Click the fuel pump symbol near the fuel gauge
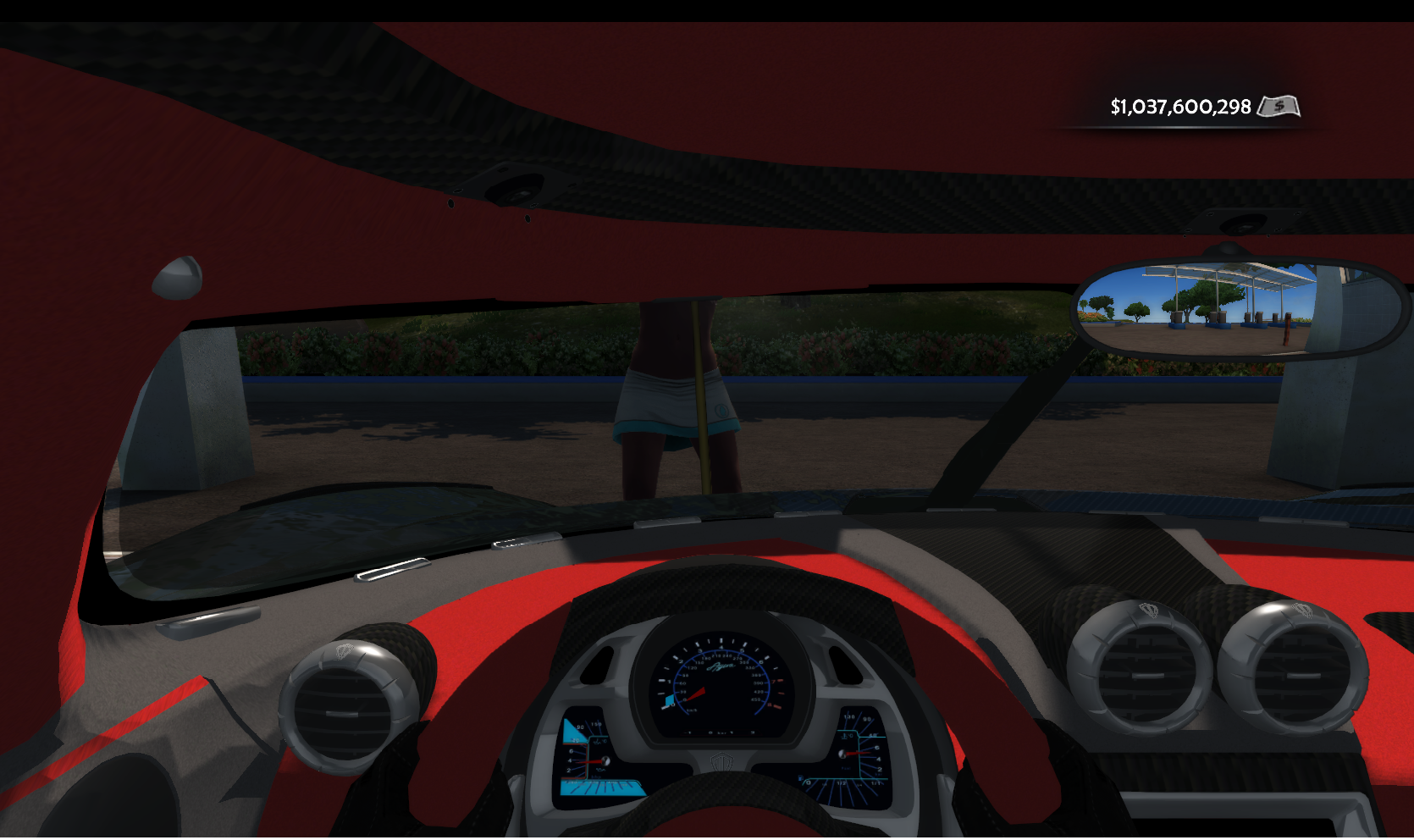Screen dimensions: 1414x840 (800, 777)
